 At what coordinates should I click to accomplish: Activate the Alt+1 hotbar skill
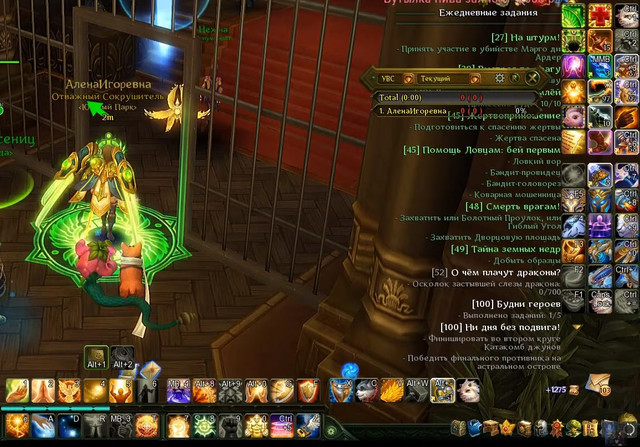96,356
